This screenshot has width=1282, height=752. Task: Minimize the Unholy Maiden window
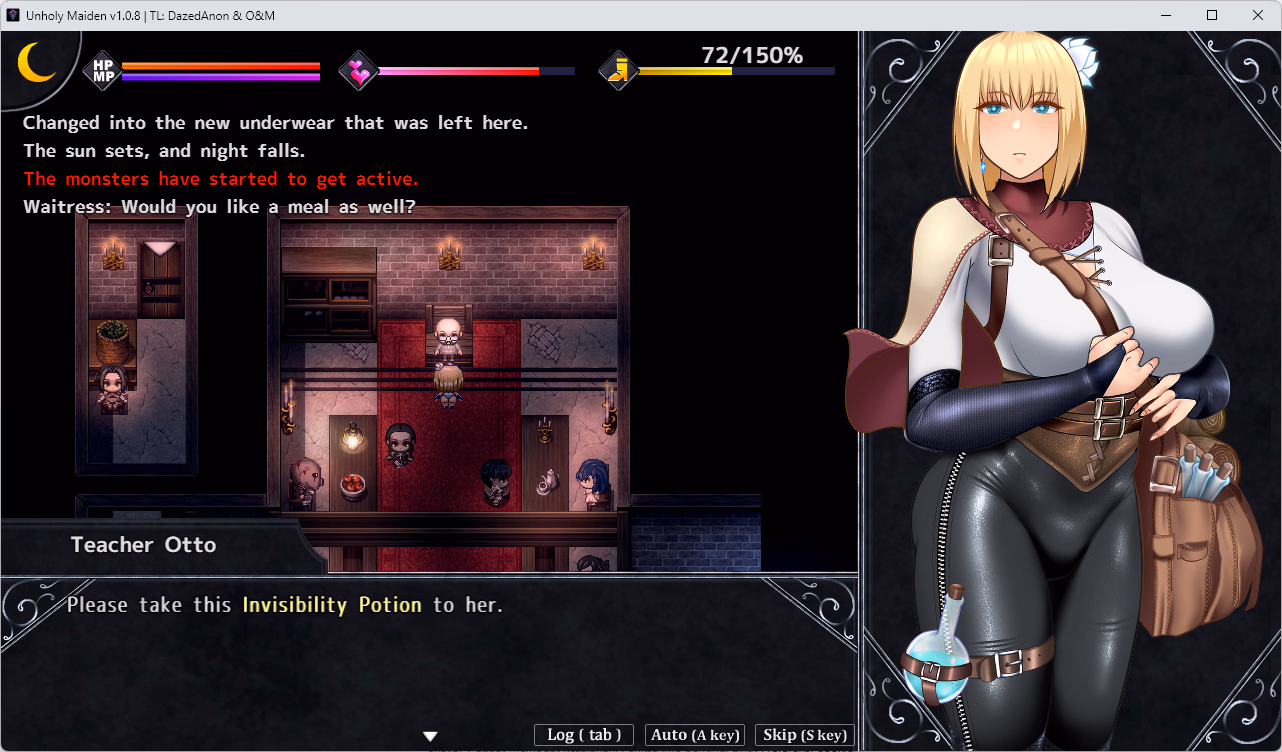coord(1166,15)
